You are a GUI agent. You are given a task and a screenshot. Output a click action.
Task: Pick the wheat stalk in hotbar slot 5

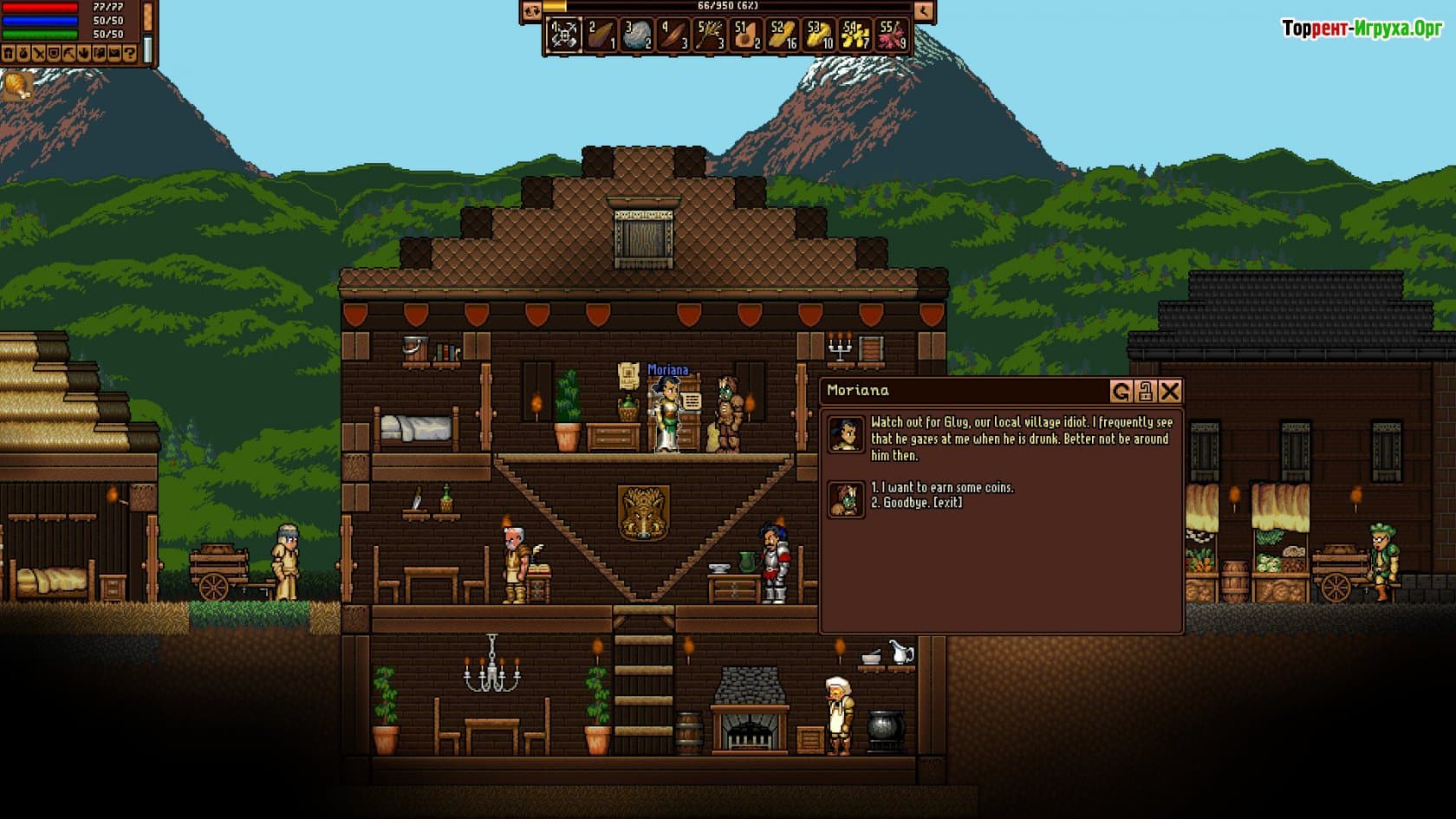click(x=710, y=36)
